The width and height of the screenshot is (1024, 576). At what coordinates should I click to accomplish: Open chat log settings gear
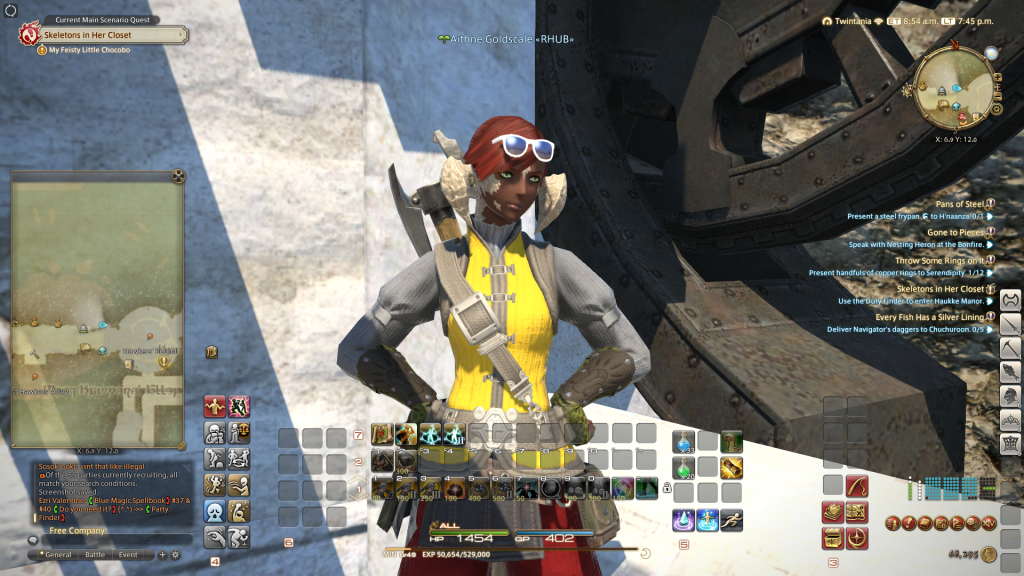pos(176,555)
